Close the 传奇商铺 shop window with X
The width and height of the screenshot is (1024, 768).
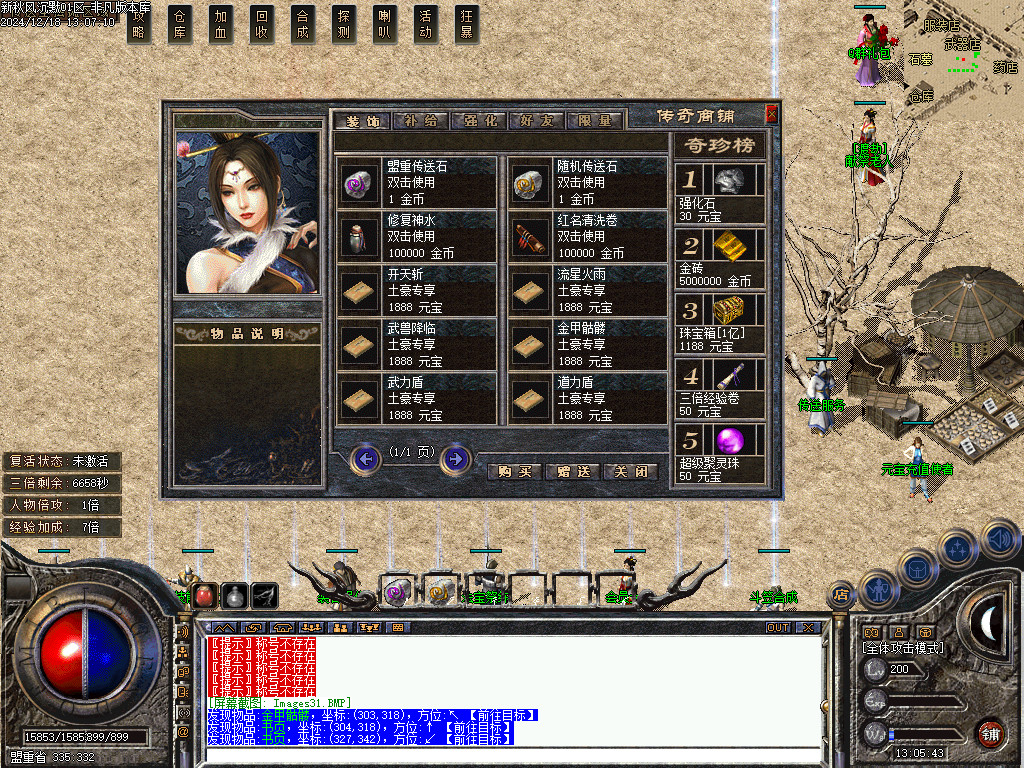(771, 114)
